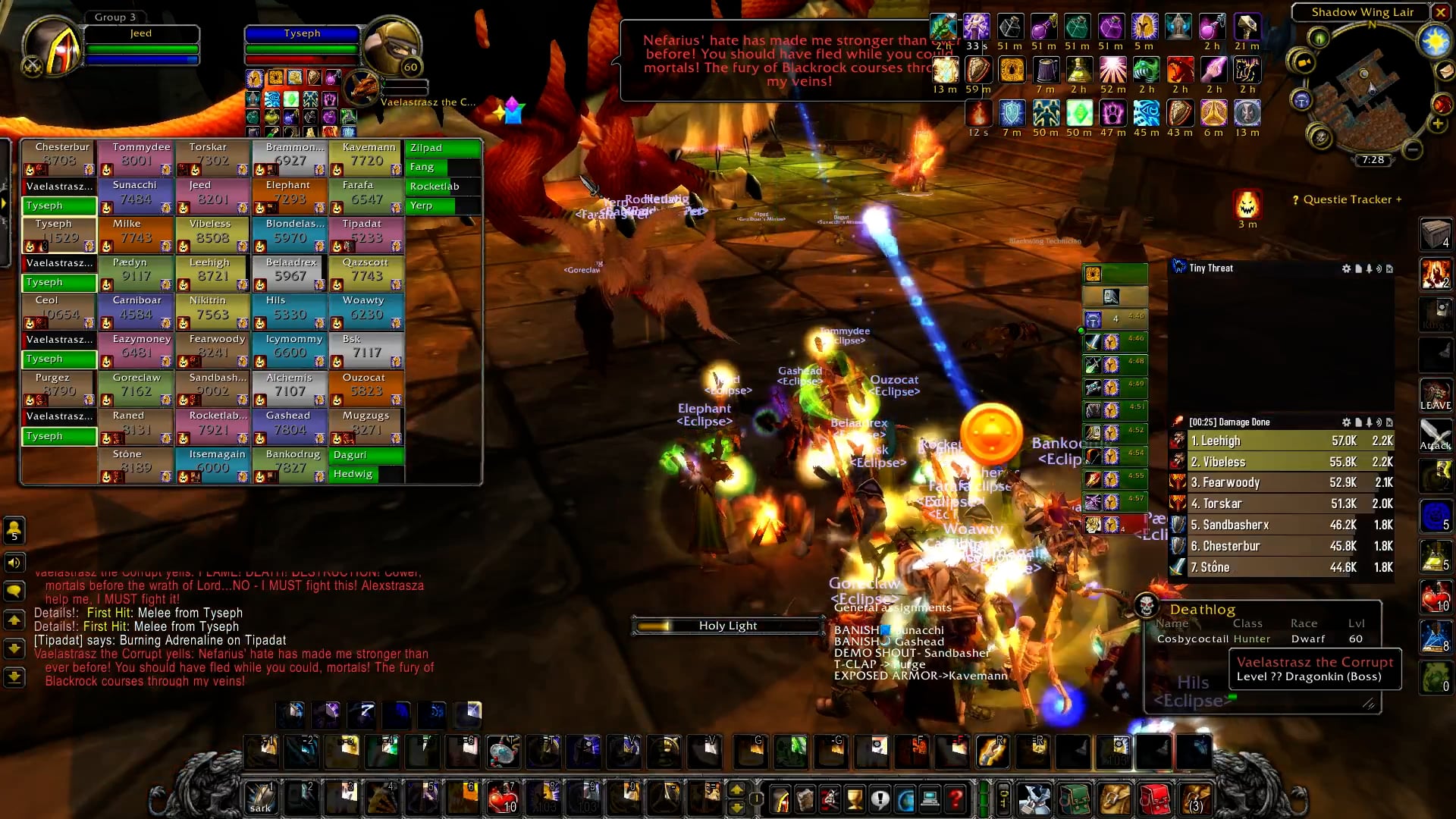Choose the pet Zilpad's frame

tap(443, 148)
